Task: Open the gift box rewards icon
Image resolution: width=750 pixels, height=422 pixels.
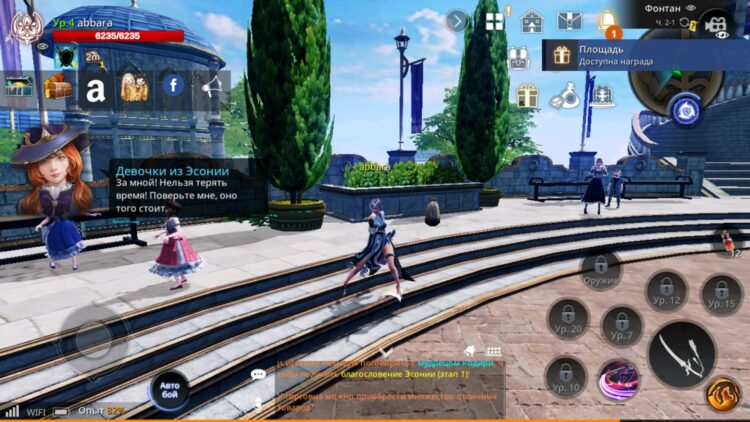Action: point(528,96)
